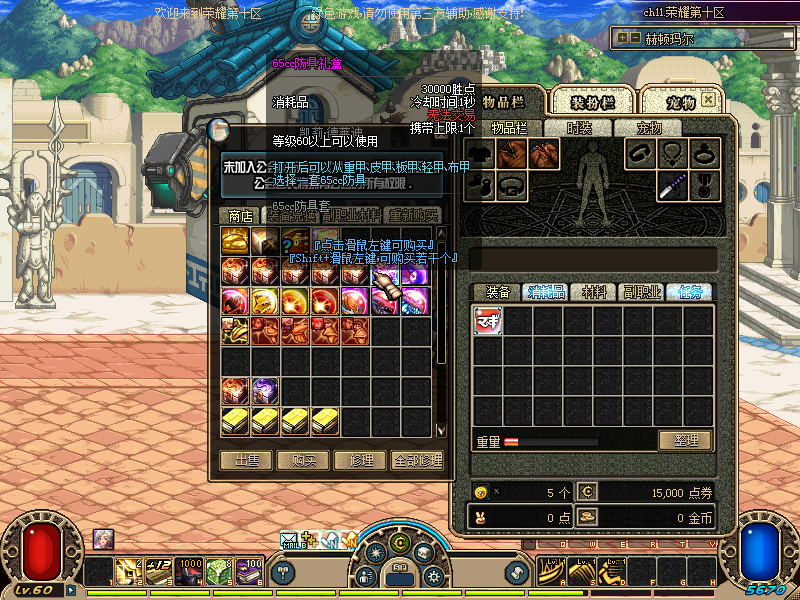Buy the gold treasure pile shop item
The image size is (800, 600).
coord(235,241)
